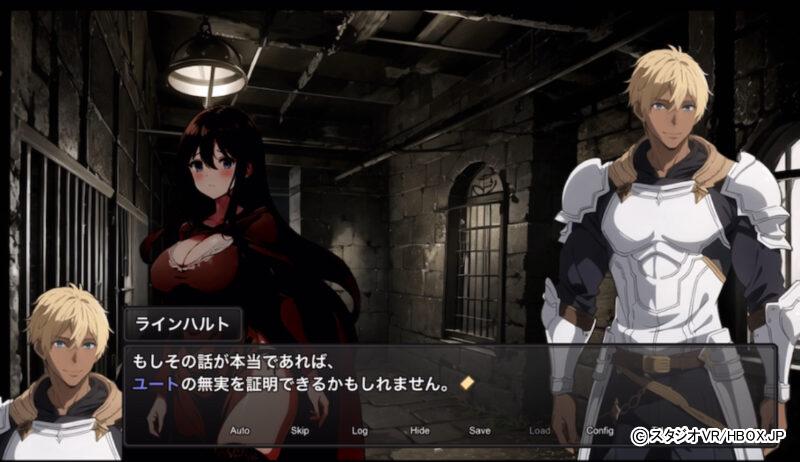Open the Config settings
The image size is (800, 462).
(600, 431)
